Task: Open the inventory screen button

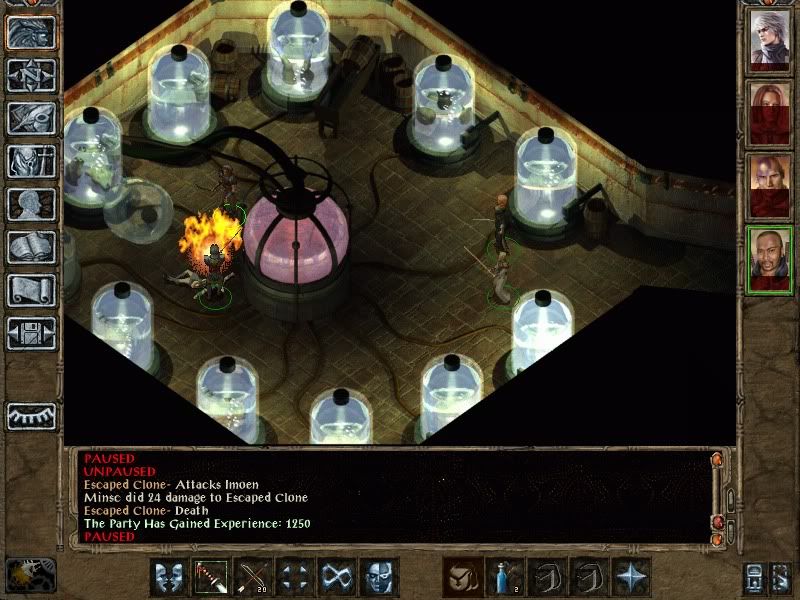Action: click(31, 161)
